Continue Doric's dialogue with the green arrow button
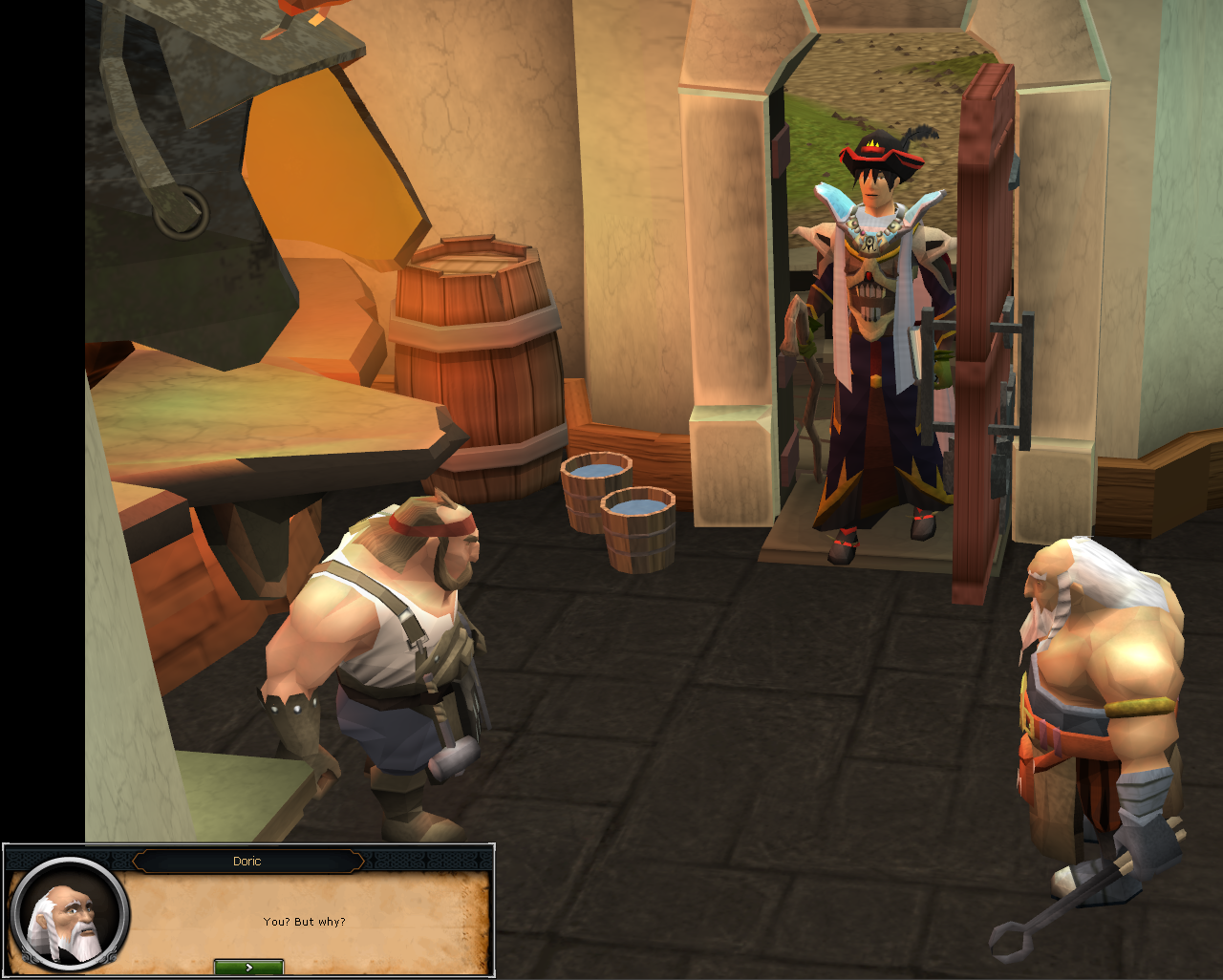1223x980 pixels. pos(248,967)
